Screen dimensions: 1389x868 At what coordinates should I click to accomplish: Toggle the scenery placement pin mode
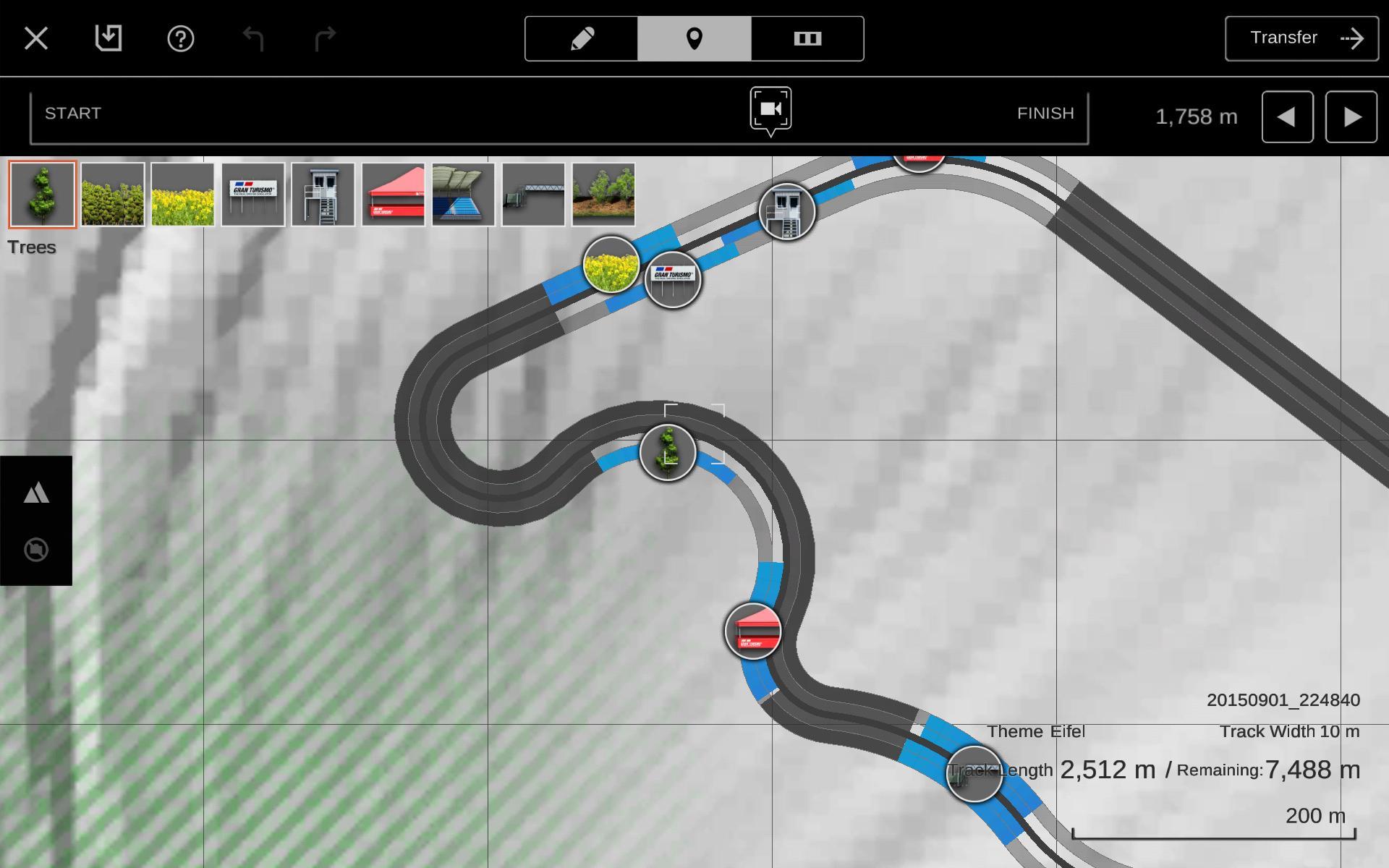[x=694, y=40]
